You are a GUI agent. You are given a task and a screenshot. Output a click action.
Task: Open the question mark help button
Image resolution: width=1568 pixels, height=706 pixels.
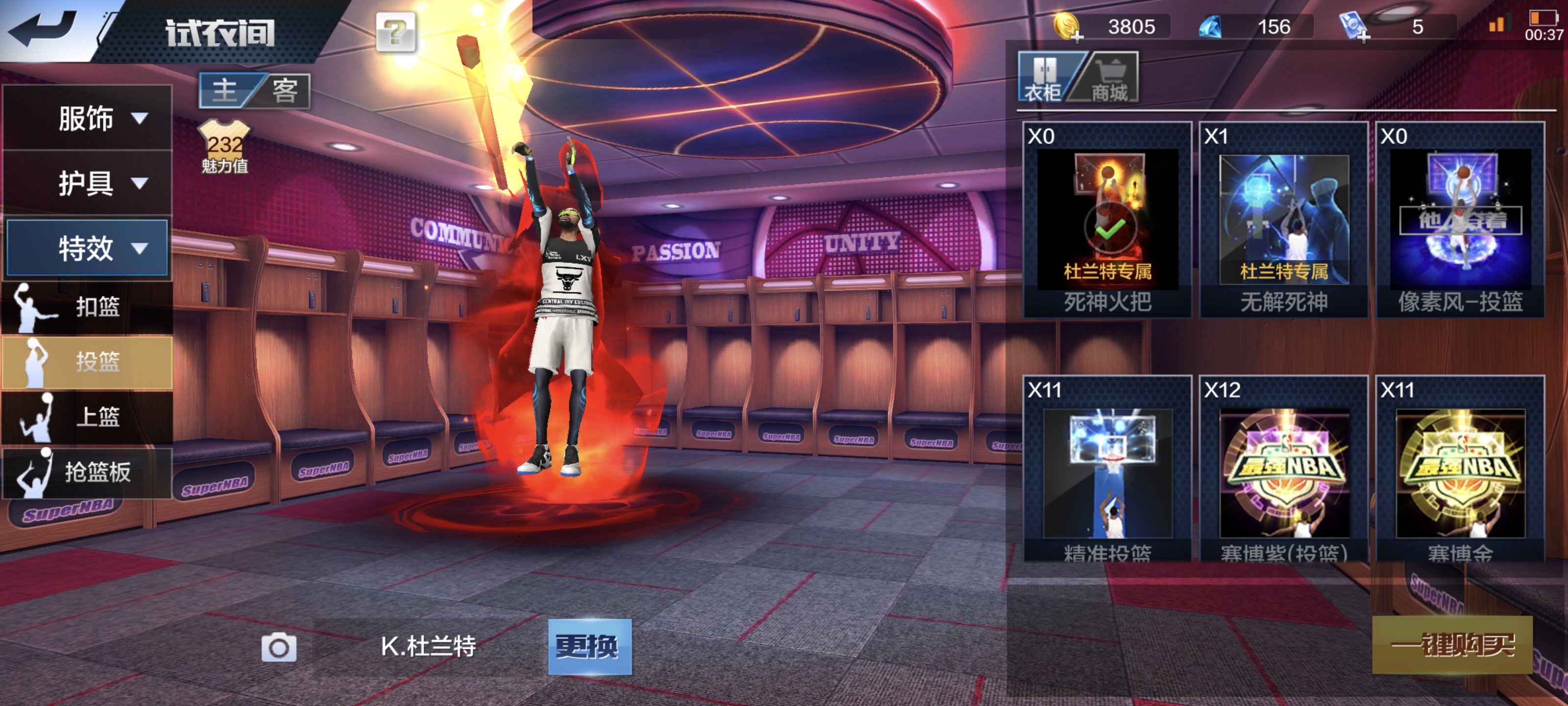(x=395, y=31)
